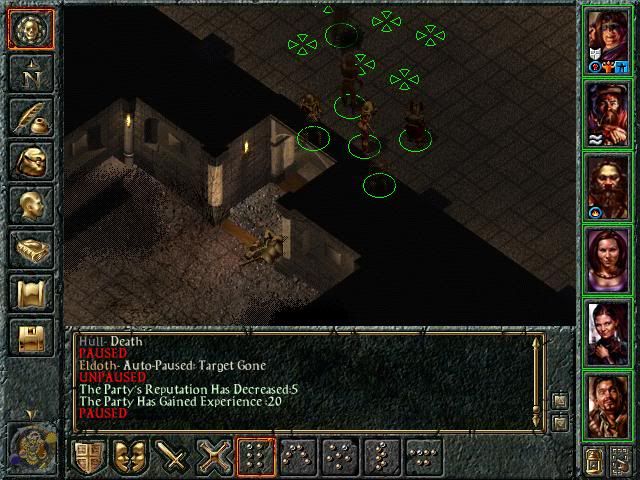Image resolution: width=640 pixels, height=480 pixels.
Task: Open the area map with the compass button
Action: [x=31, y=72]
